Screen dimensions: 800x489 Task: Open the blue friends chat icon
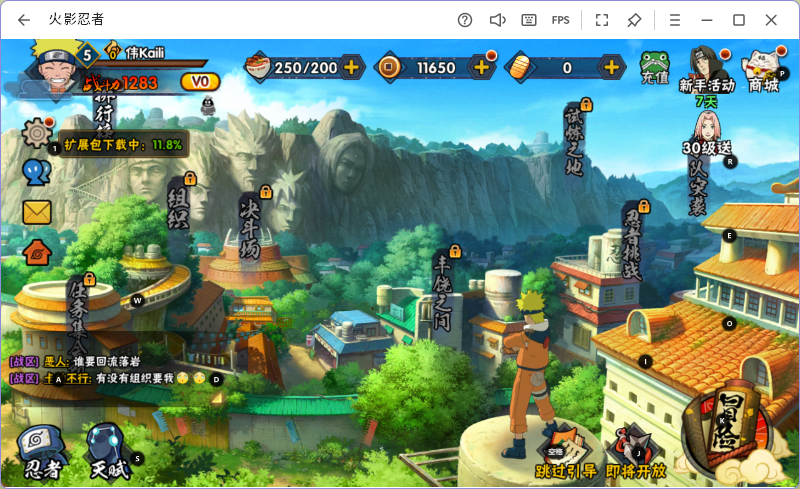[x=37, y=172]
